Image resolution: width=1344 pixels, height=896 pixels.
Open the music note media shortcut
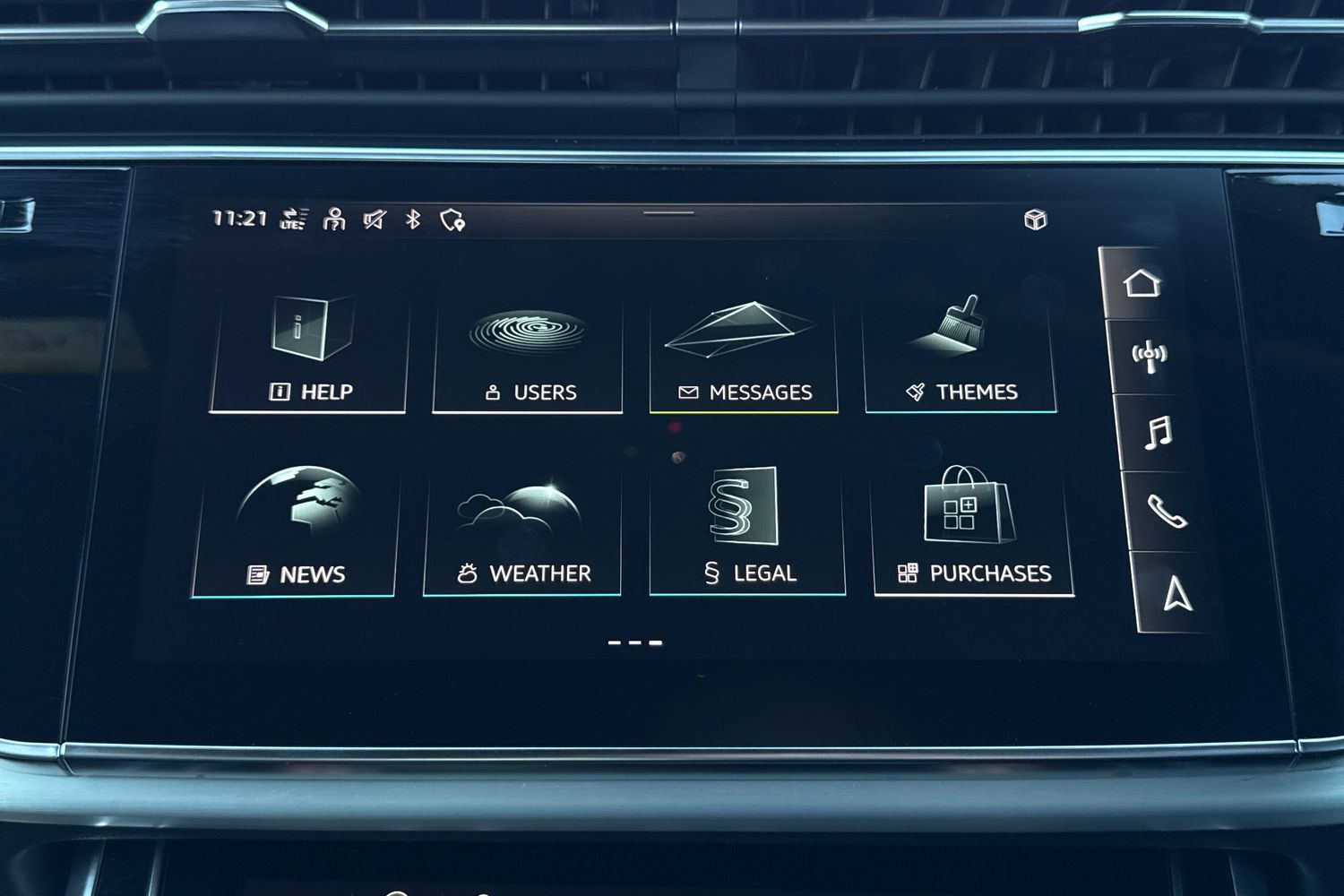pyautogui.click(x=1158, y=433)
